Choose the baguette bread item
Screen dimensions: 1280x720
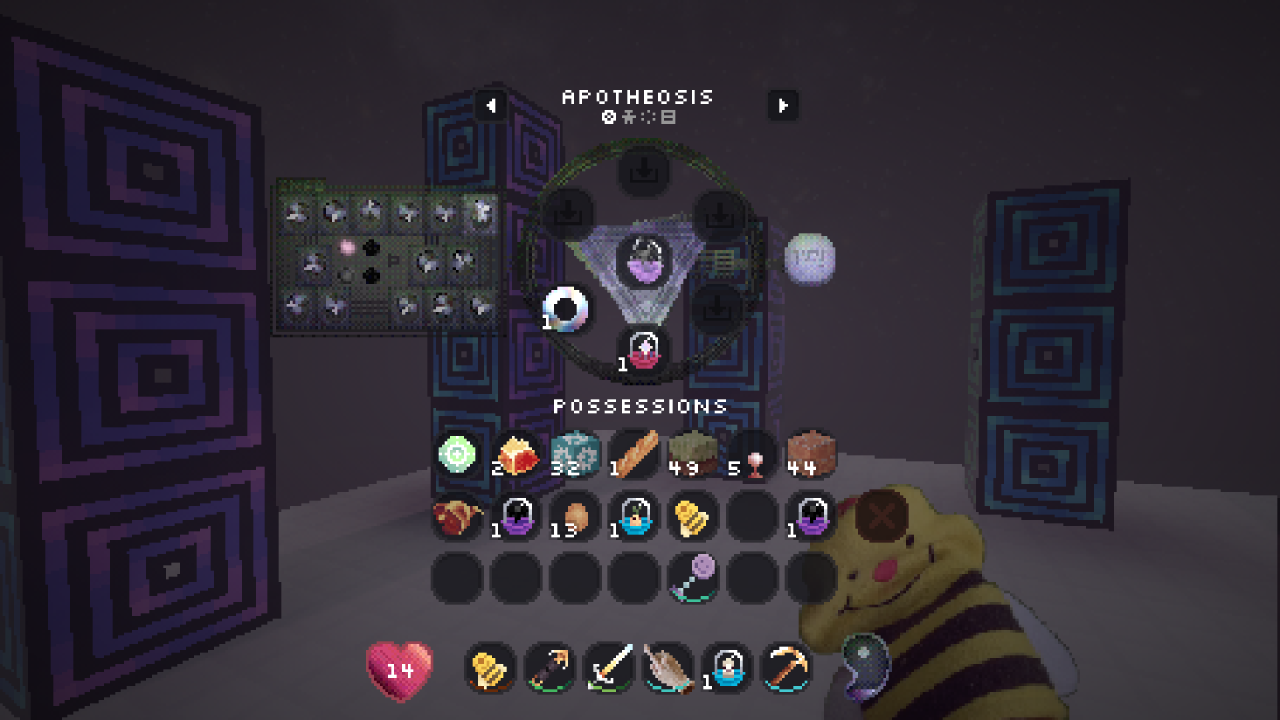pyautogui.click(x=634, y=456)
